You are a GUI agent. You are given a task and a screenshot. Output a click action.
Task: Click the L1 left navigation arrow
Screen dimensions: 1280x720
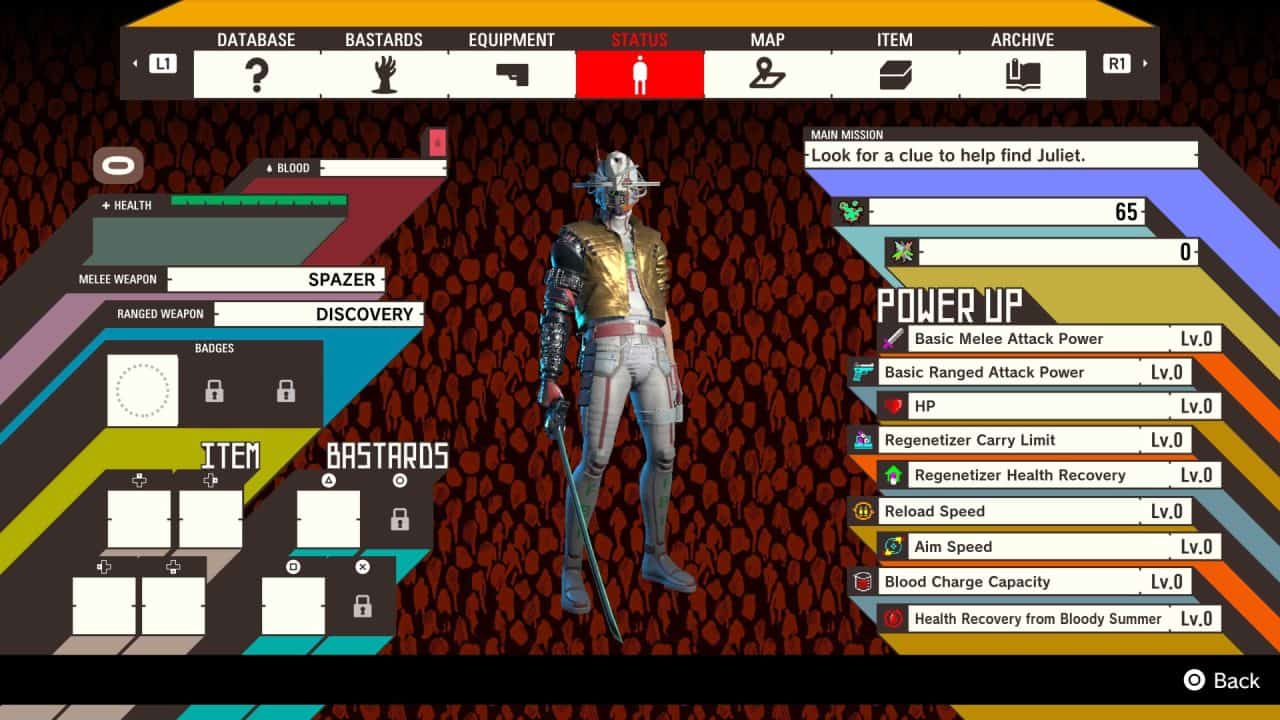(136, 62)
